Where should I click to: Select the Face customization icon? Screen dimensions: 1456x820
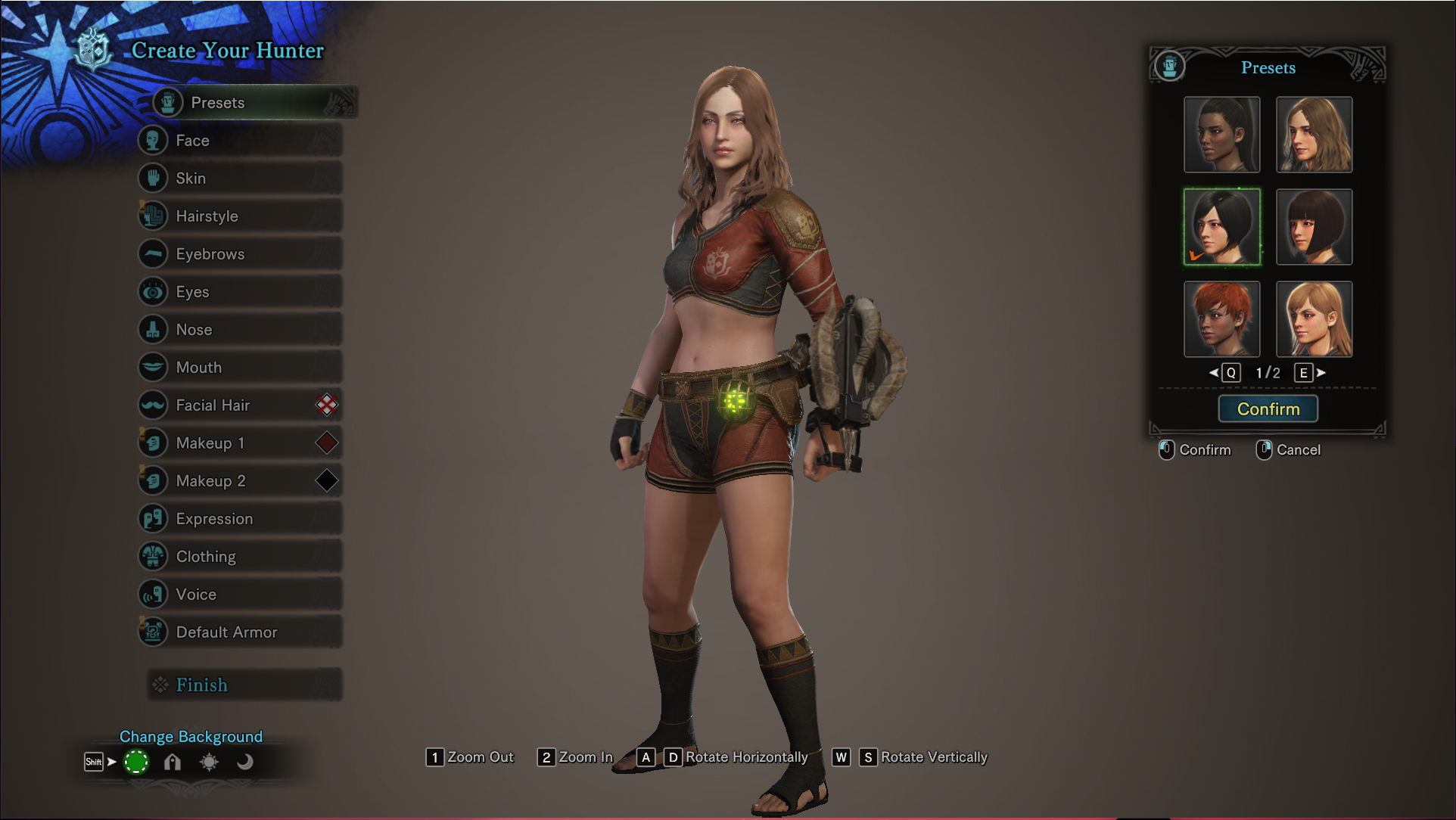pos(154,140)
